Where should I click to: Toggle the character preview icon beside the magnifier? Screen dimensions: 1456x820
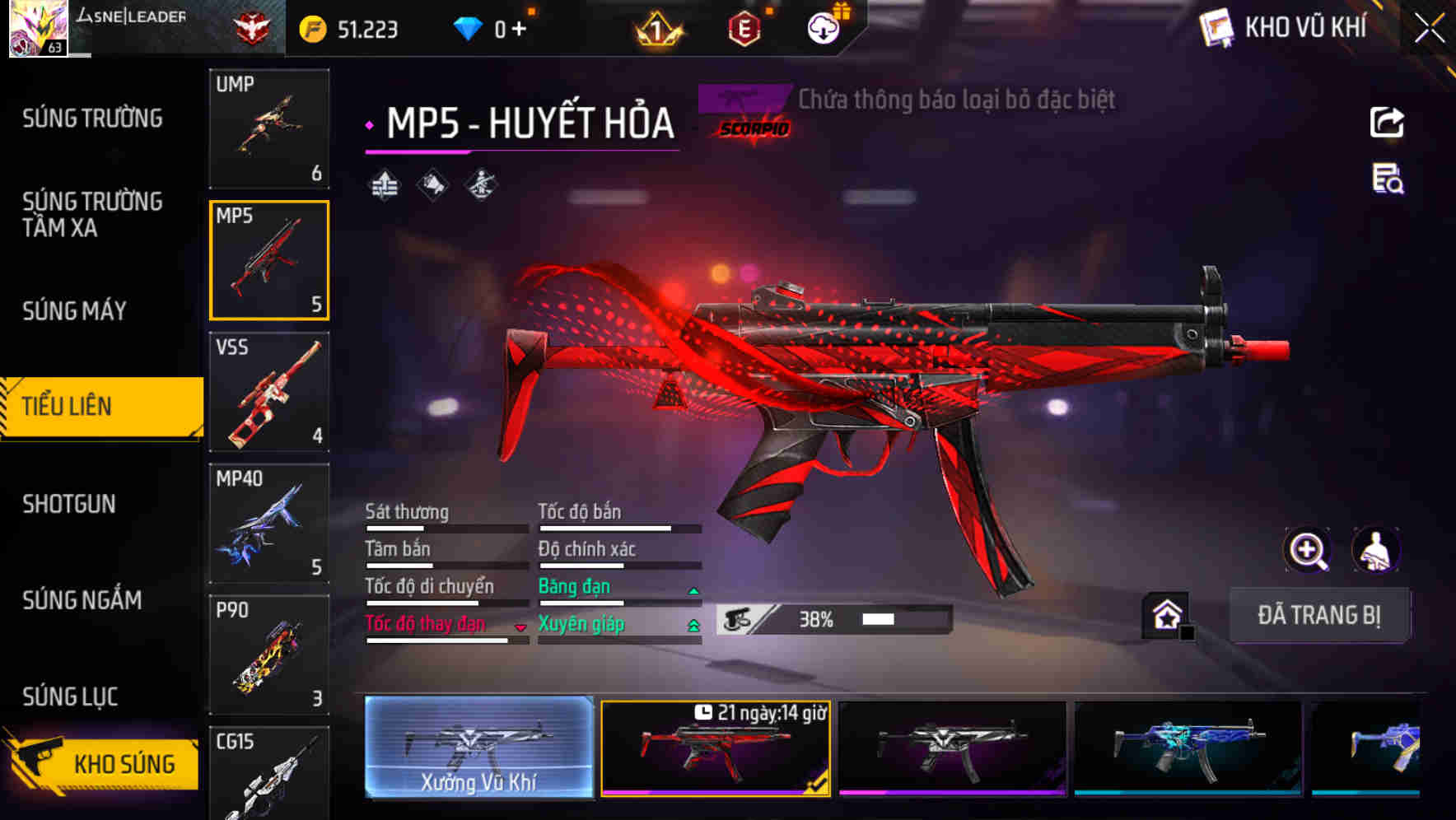coord(1377,550)
